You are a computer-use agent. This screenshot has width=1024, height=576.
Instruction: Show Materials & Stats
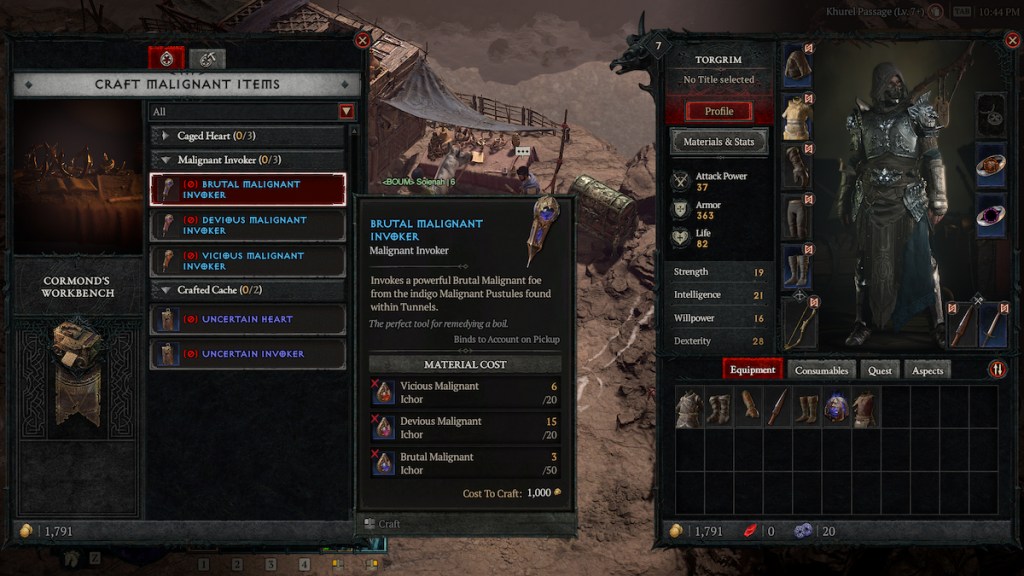tap(718, 142)
